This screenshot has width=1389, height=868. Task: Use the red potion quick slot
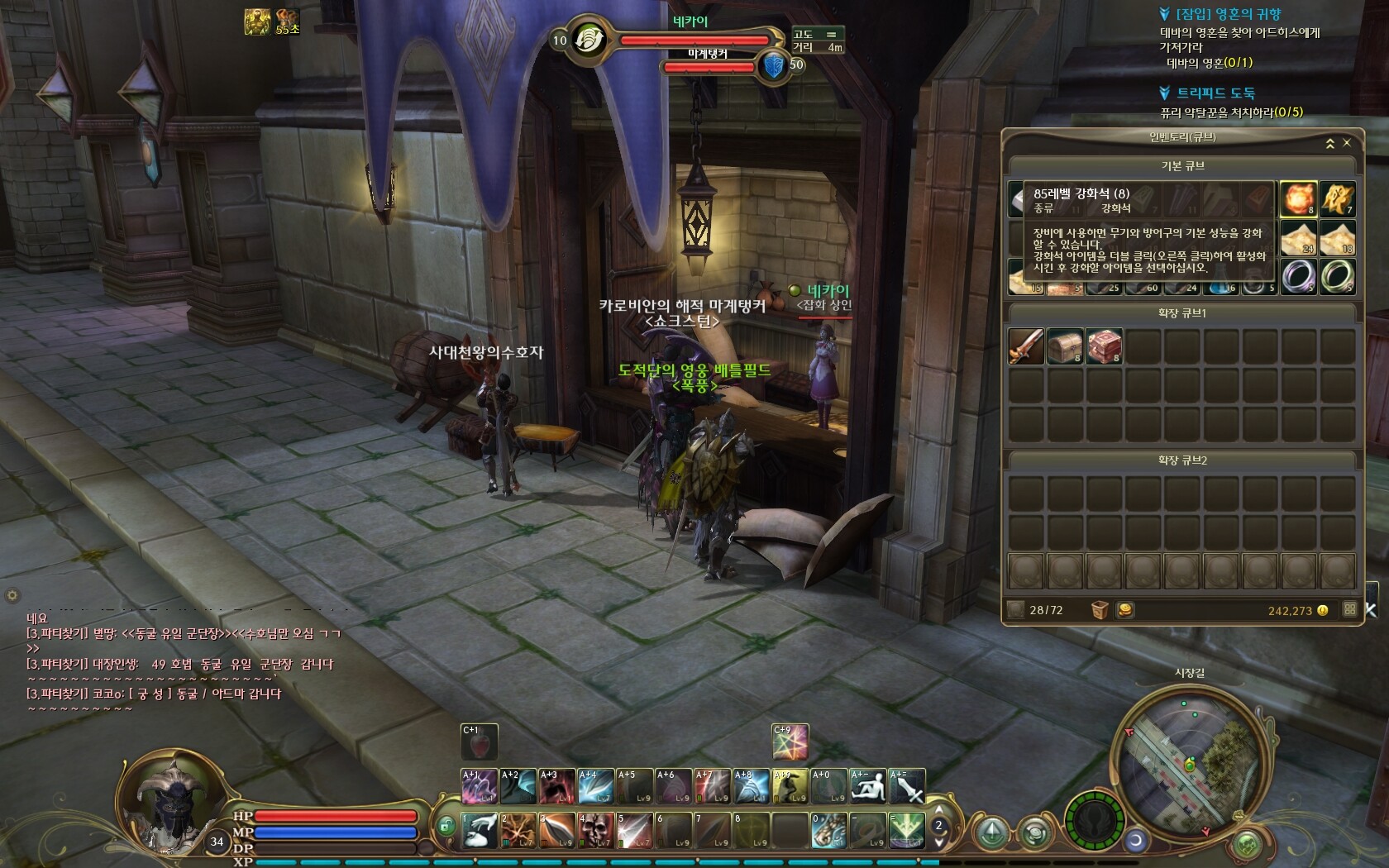coord(479,742)
